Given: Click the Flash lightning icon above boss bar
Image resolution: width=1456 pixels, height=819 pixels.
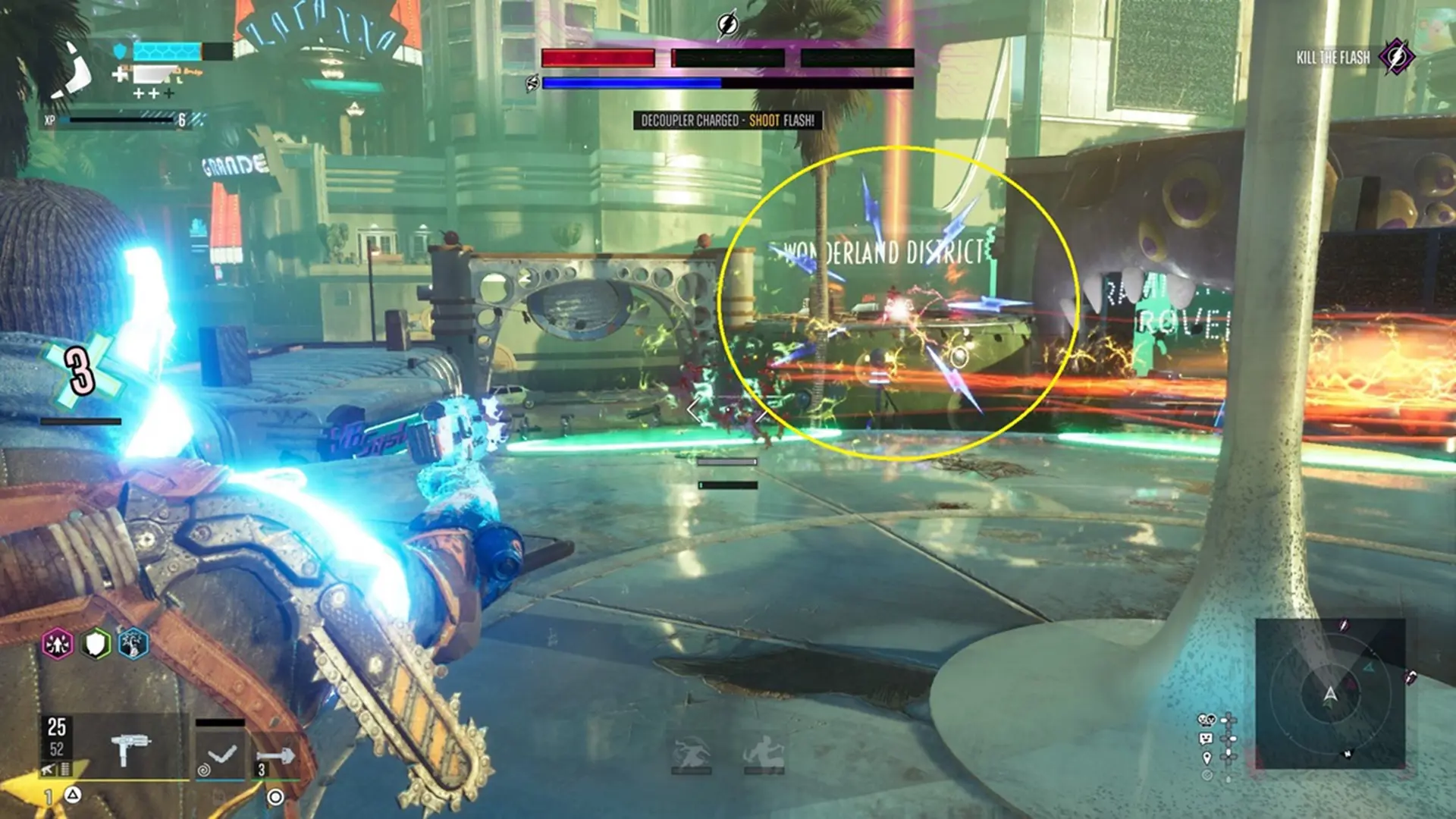Looking at the screenshot, I should point(727,26).
